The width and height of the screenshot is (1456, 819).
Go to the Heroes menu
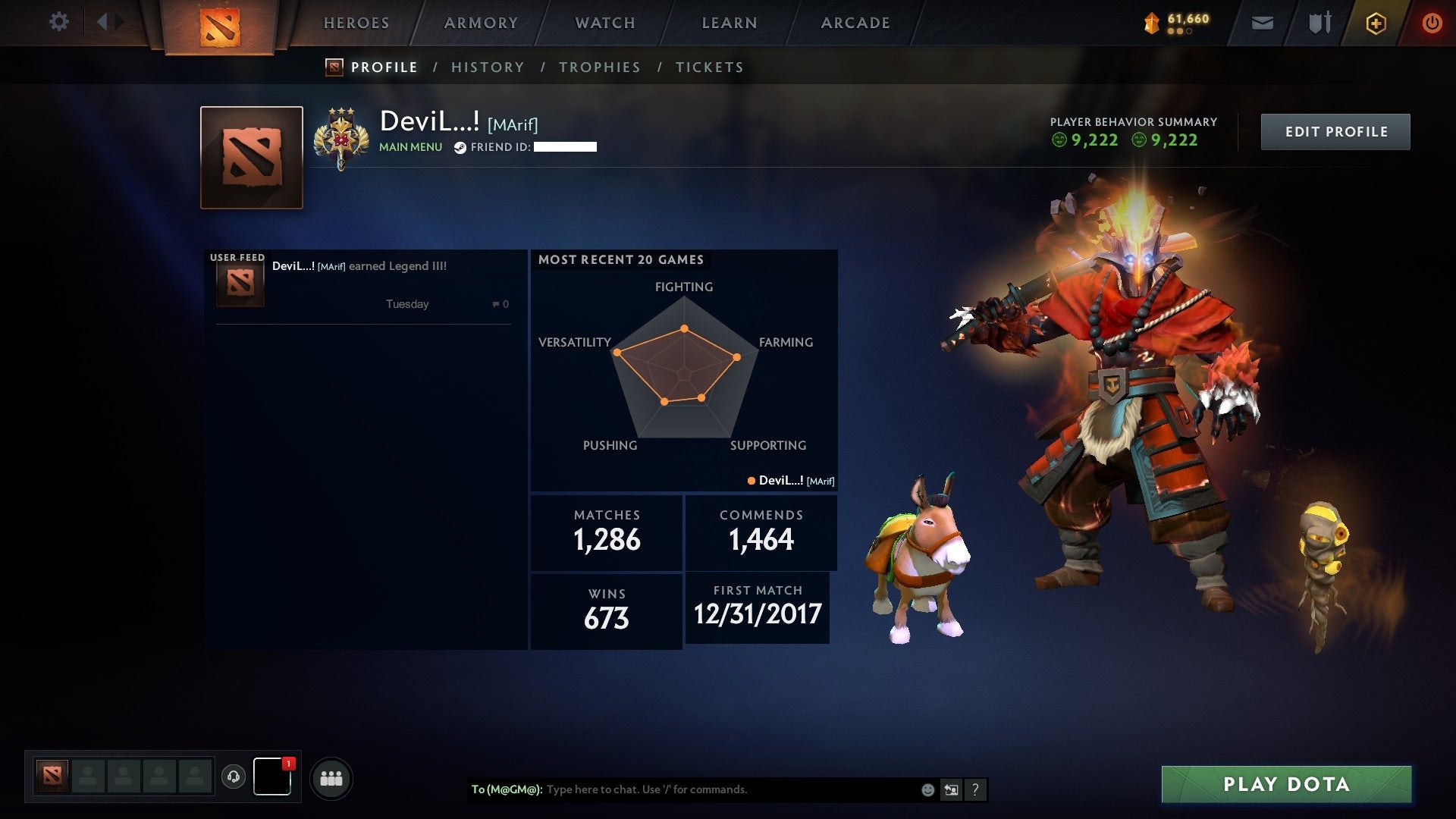tap(356, 24)
